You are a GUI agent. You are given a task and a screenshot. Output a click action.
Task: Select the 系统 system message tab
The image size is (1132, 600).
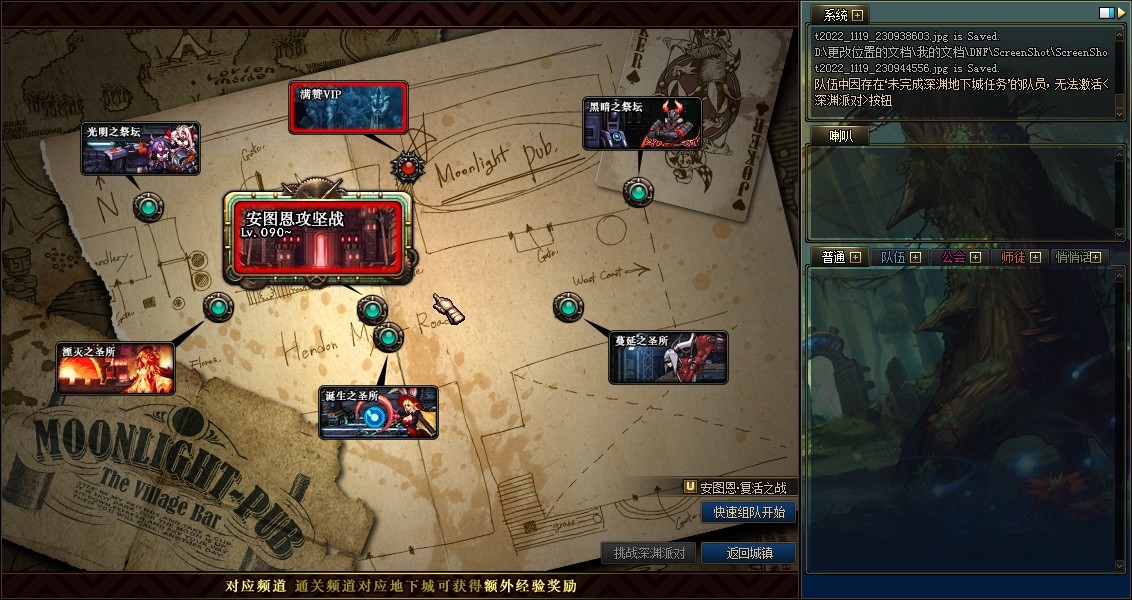pos(835,15)
